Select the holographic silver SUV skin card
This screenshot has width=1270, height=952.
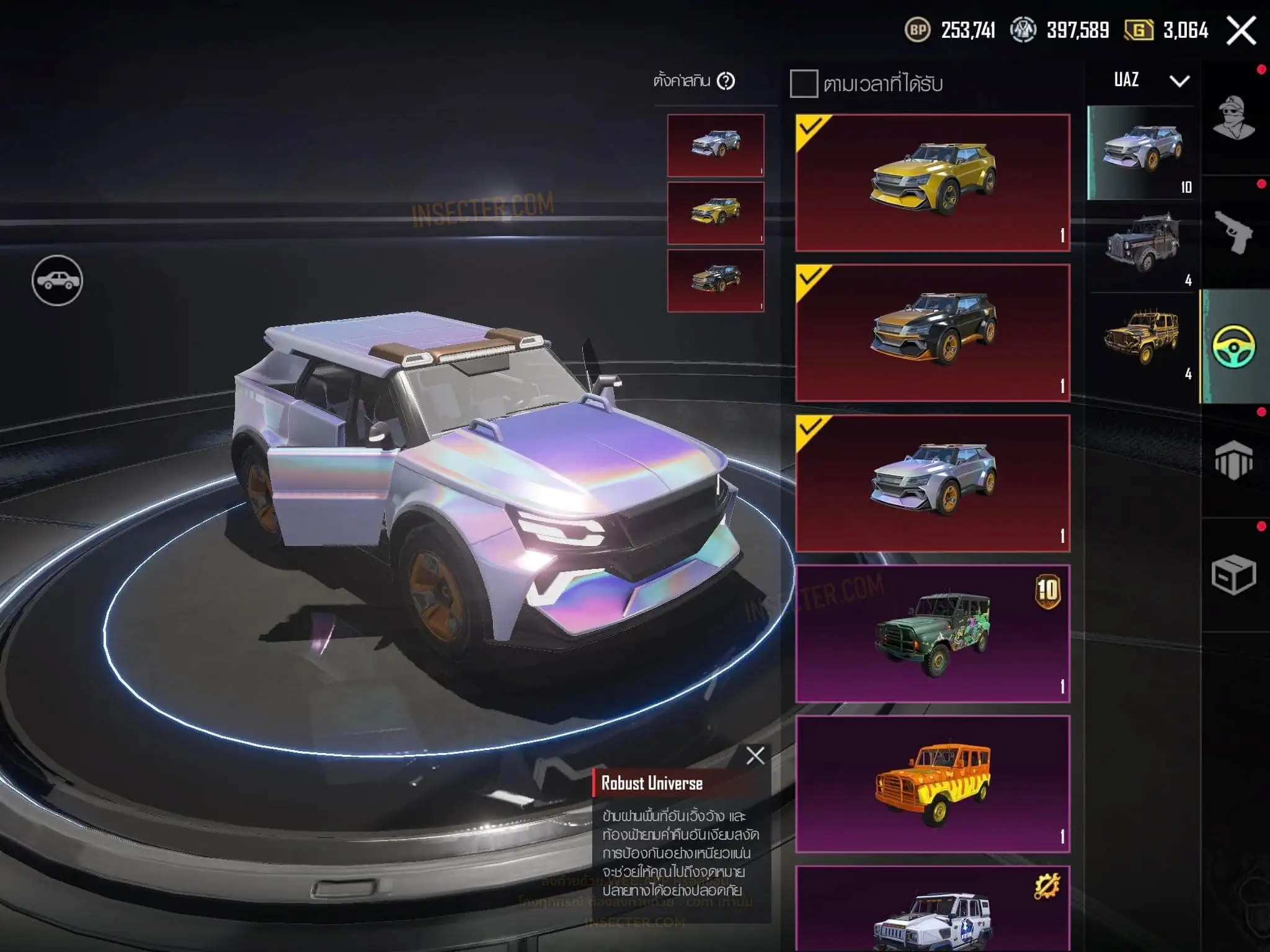point(933,483)
